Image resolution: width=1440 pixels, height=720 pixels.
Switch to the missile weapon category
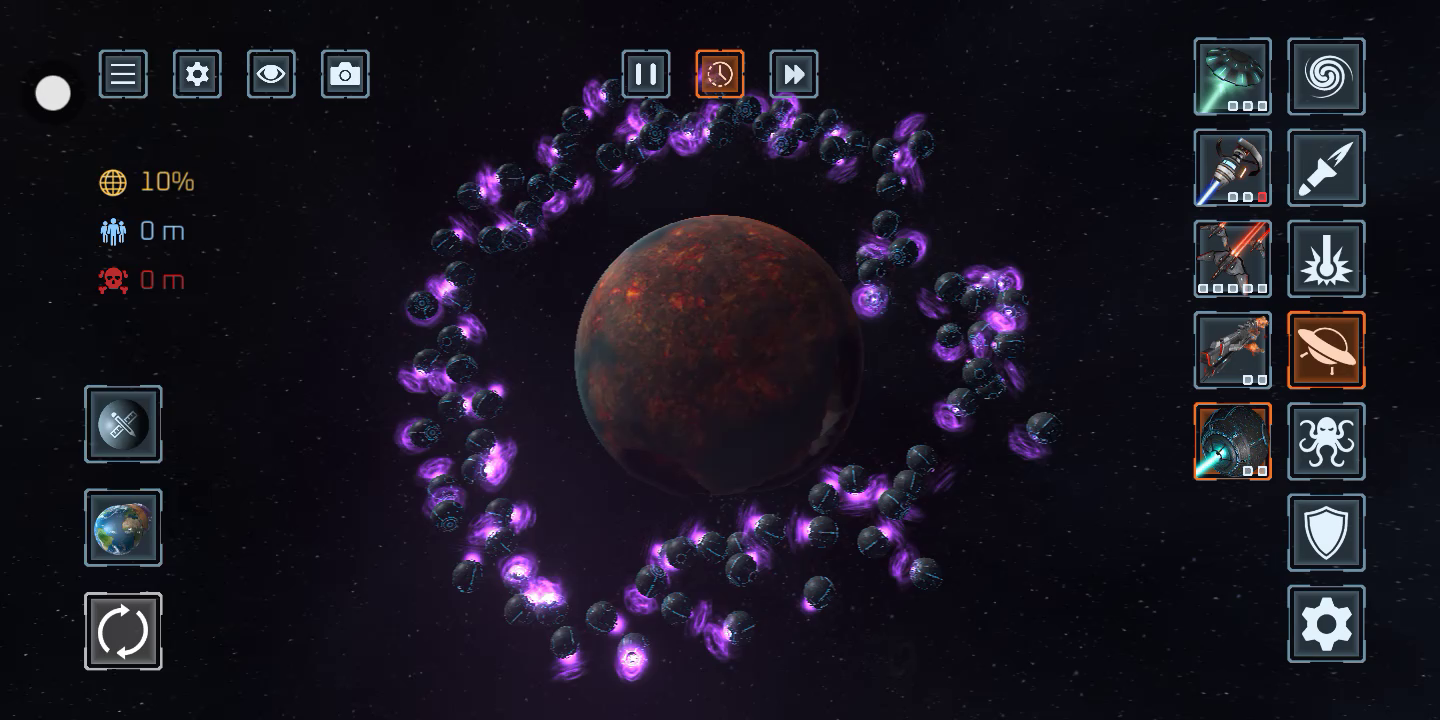click(1326, 168)
